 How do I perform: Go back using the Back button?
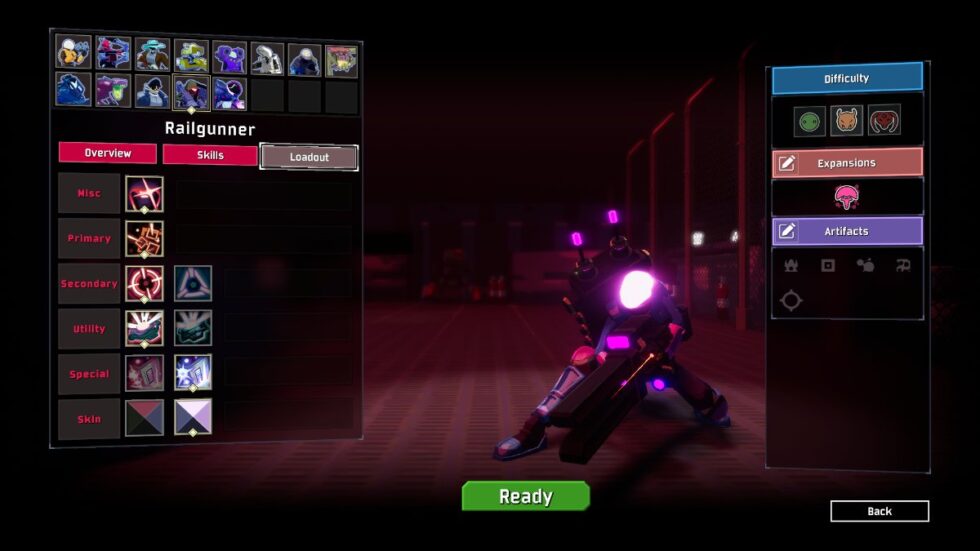pyautogui.click(x=879, y=511)
